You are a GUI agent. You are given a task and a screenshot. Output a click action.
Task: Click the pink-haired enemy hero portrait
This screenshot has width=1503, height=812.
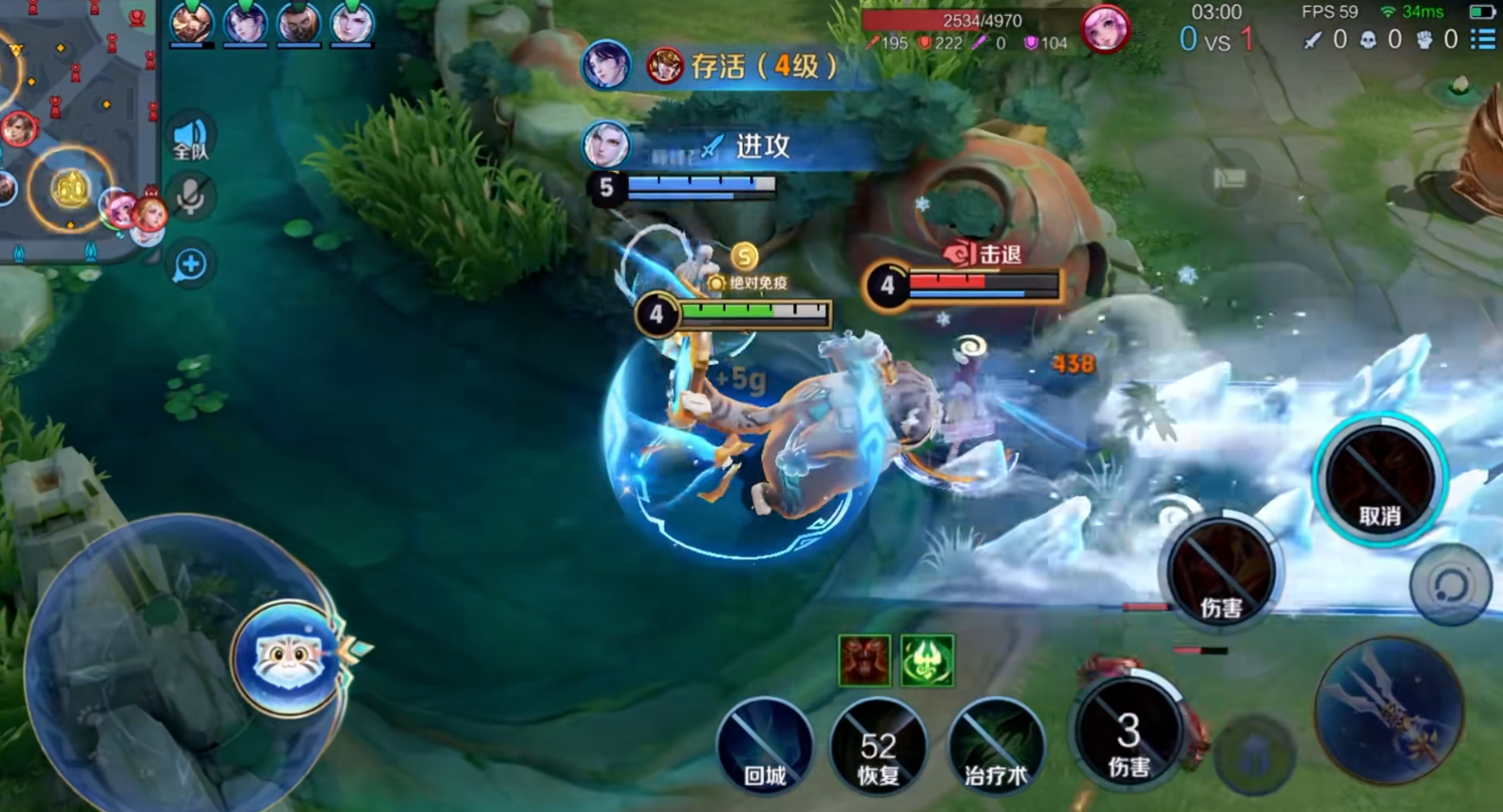pyautogui.click(x=1104, y=28)
